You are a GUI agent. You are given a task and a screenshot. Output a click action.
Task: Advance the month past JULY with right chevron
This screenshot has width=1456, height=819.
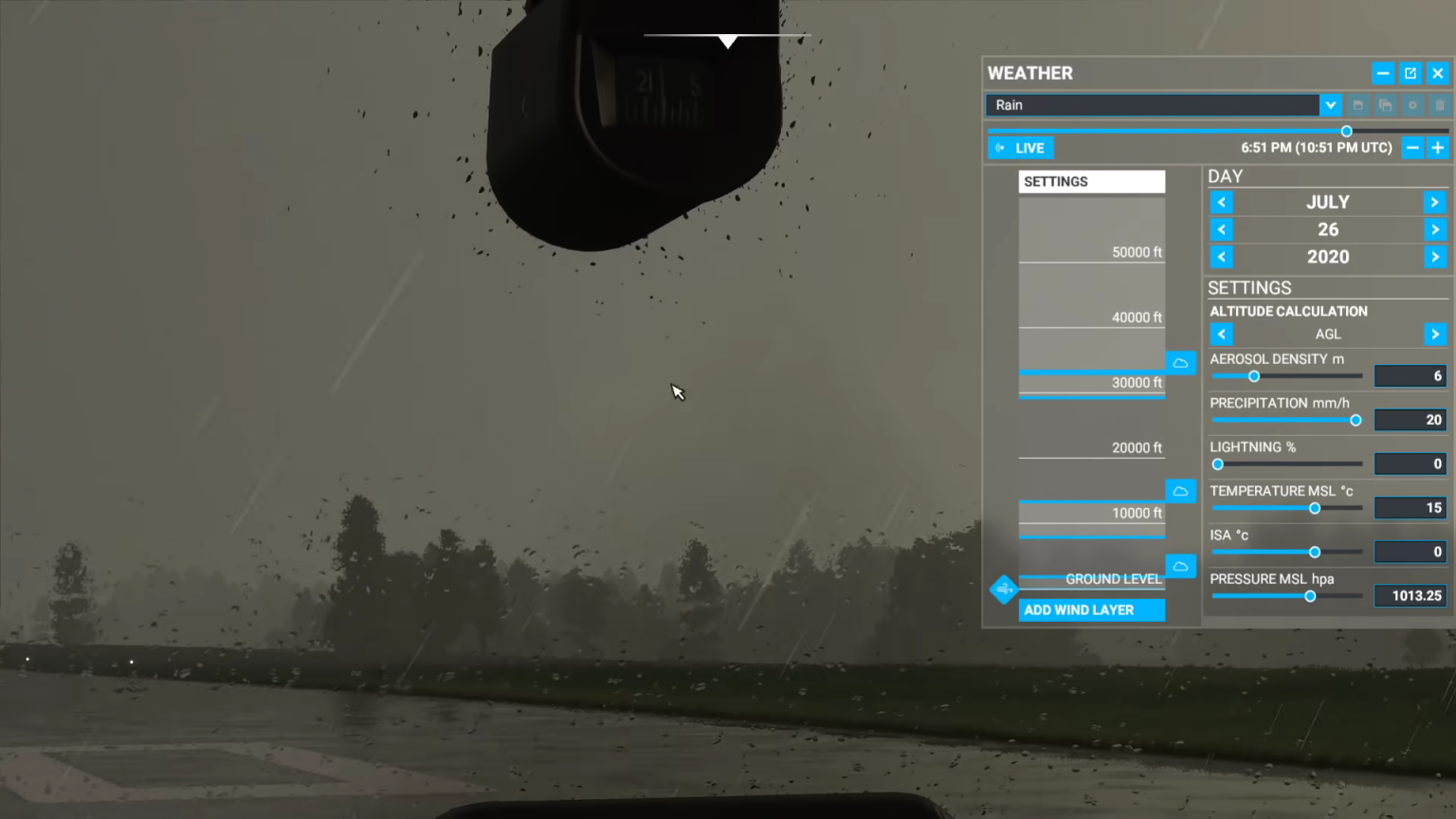click(1435, 202)
